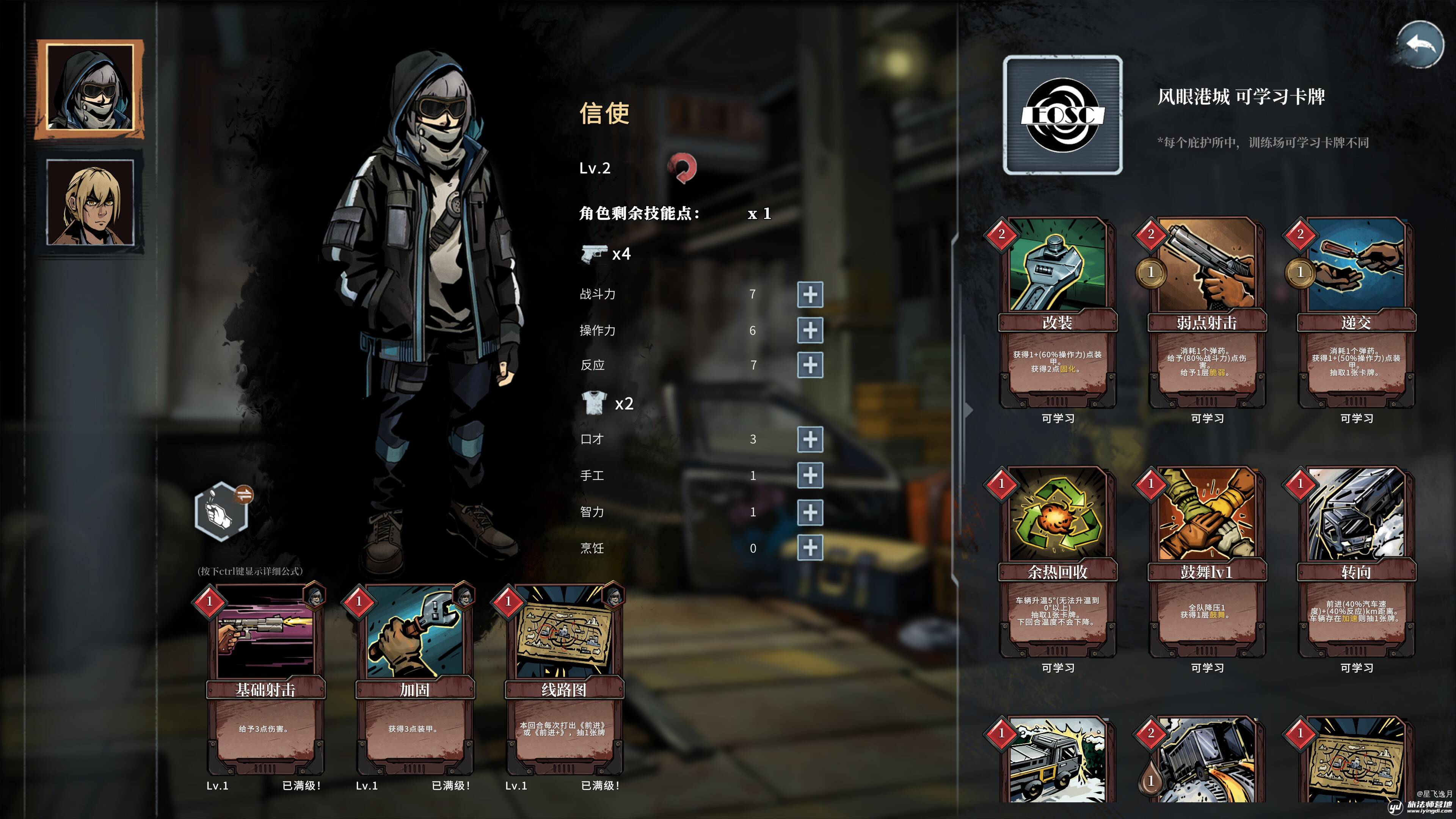The image size is (1456, 819).
Task: Click the red reset arrow beside Lv.2
Action: click(682, 168)
